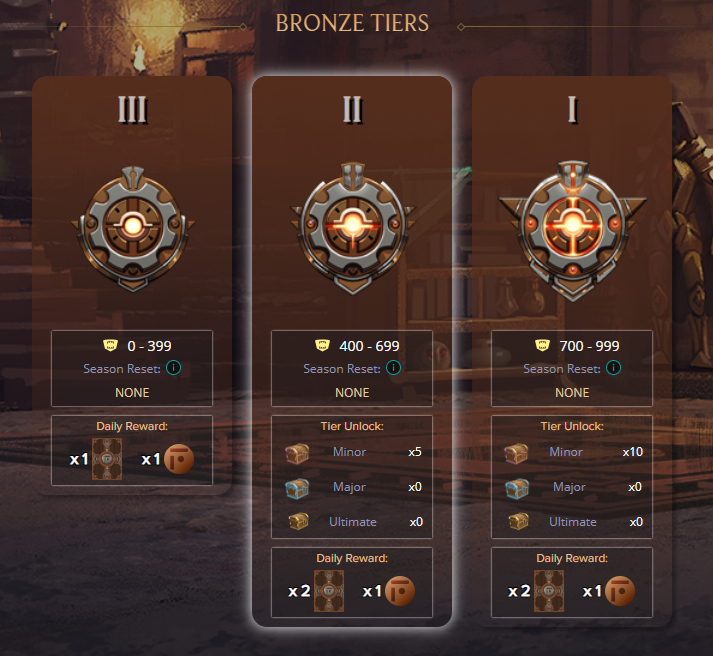Click the Major chest in Bronze I
Image resolution: width=713 pixels, height=656 pixels.
click(518, 487)
